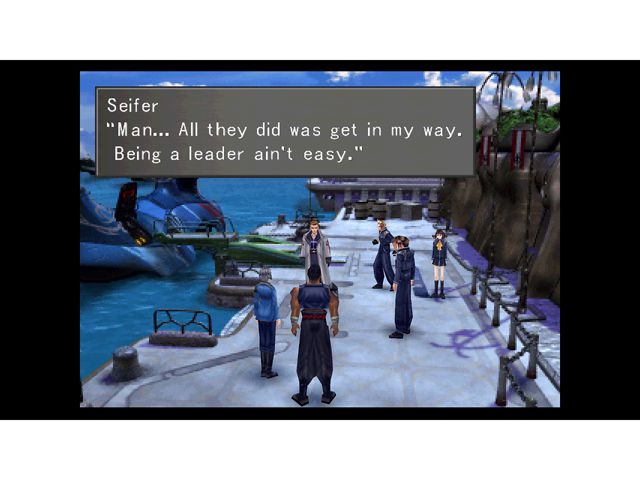Advance Seifer's dialogue text box

click(284, 131)
